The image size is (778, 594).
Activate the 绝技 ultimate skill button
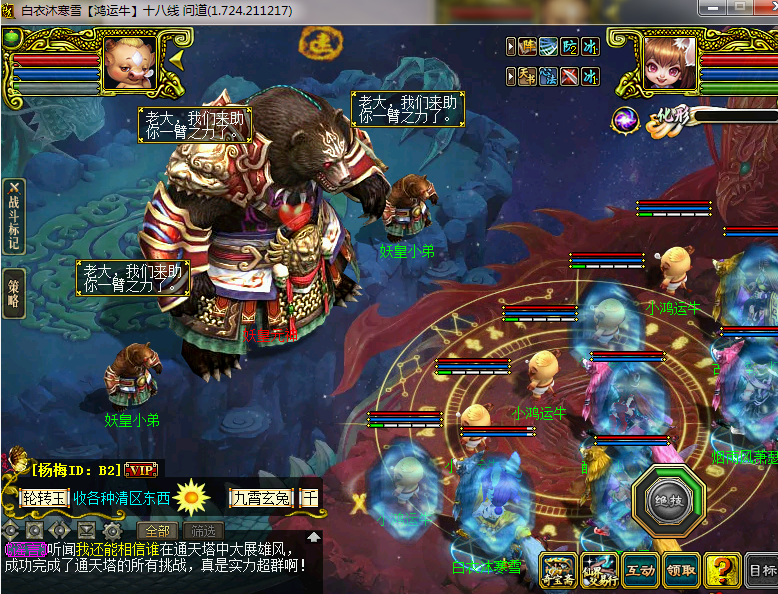668,500
